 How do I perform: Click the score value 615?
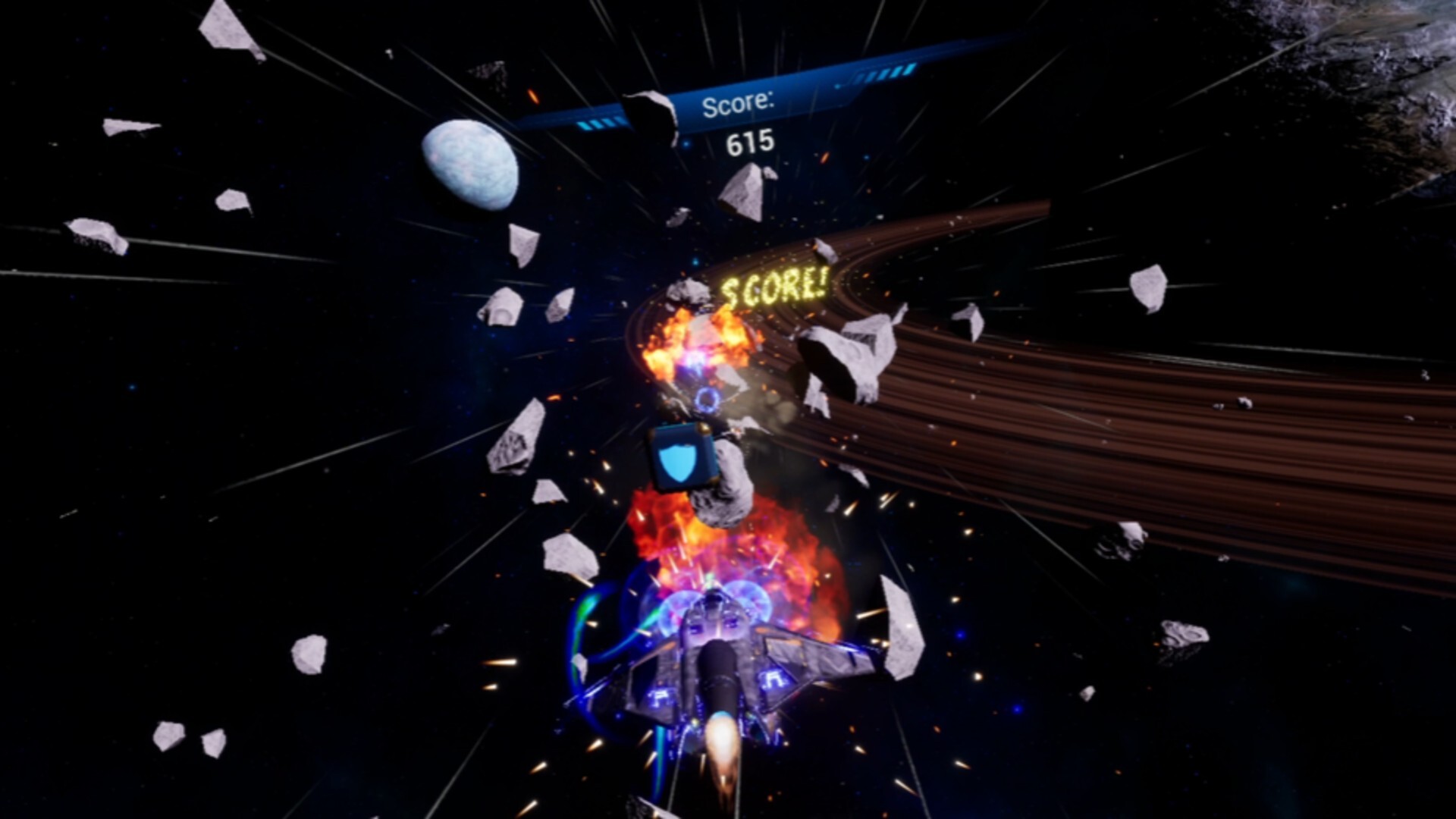[745, 141]
